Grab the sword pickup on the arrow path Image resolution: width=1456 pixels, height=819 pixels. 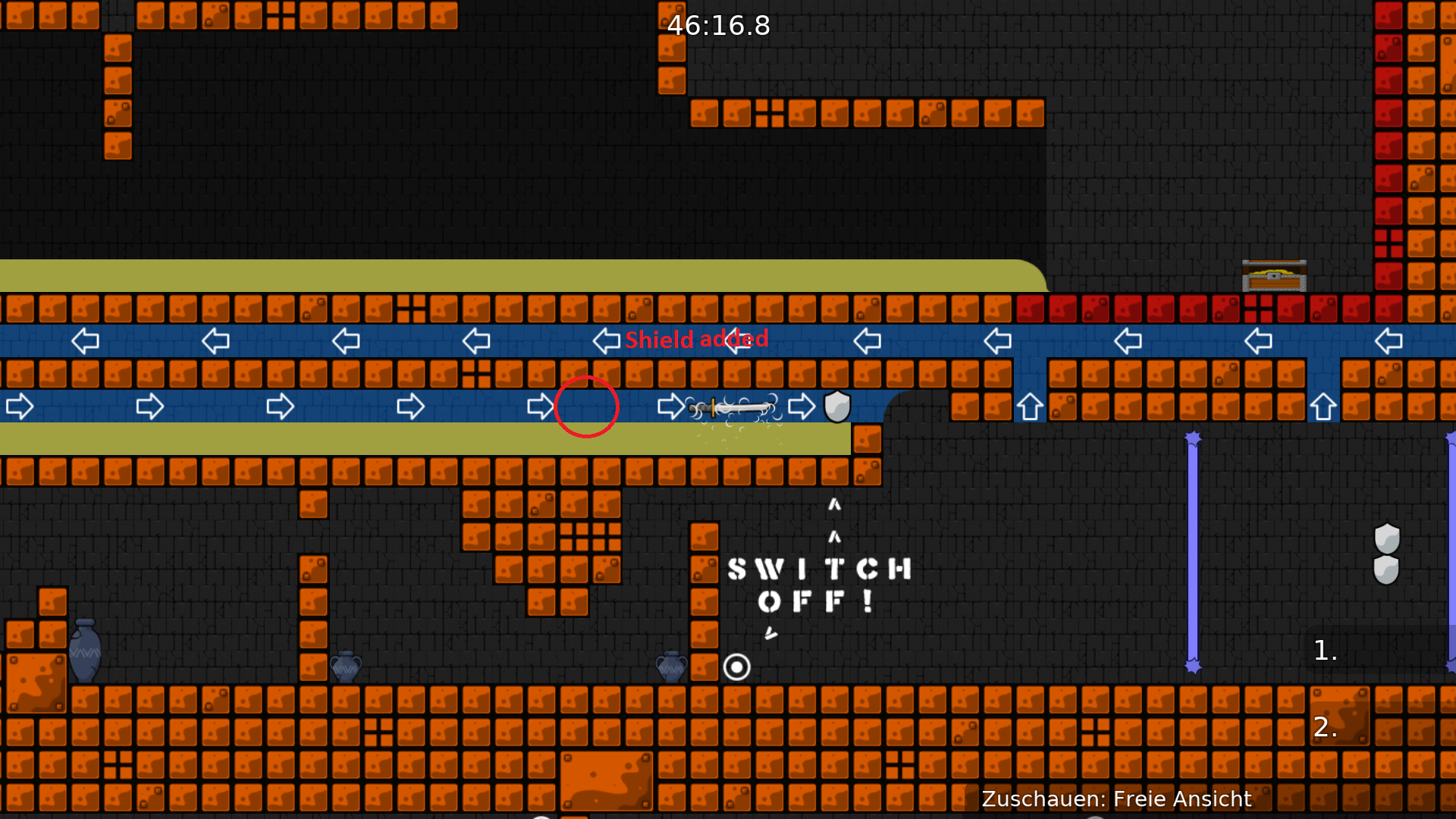pyautogui.click(x=730, y=408)
